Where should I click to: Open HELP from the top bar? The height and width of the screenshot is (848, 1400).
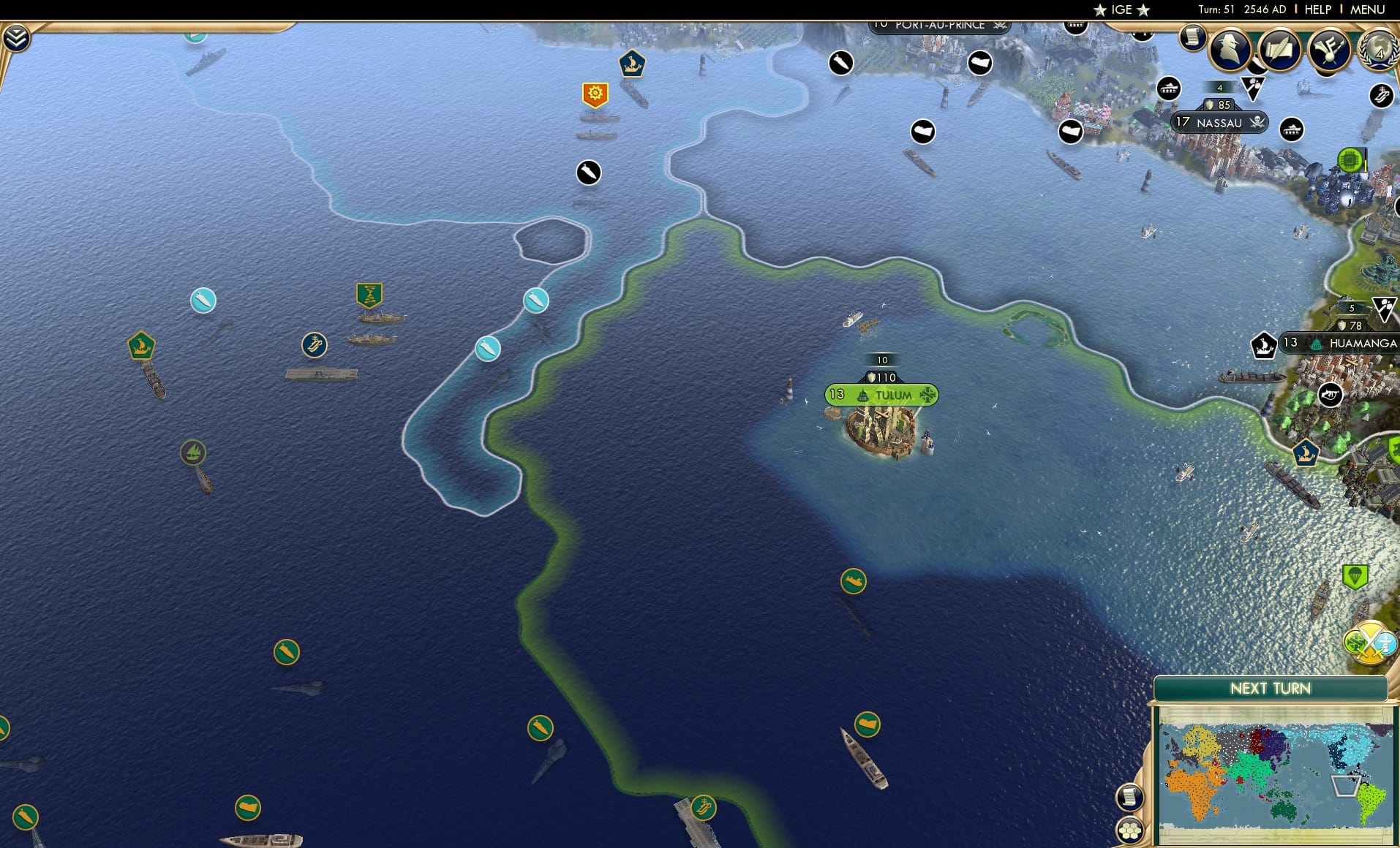[1317, 10]
